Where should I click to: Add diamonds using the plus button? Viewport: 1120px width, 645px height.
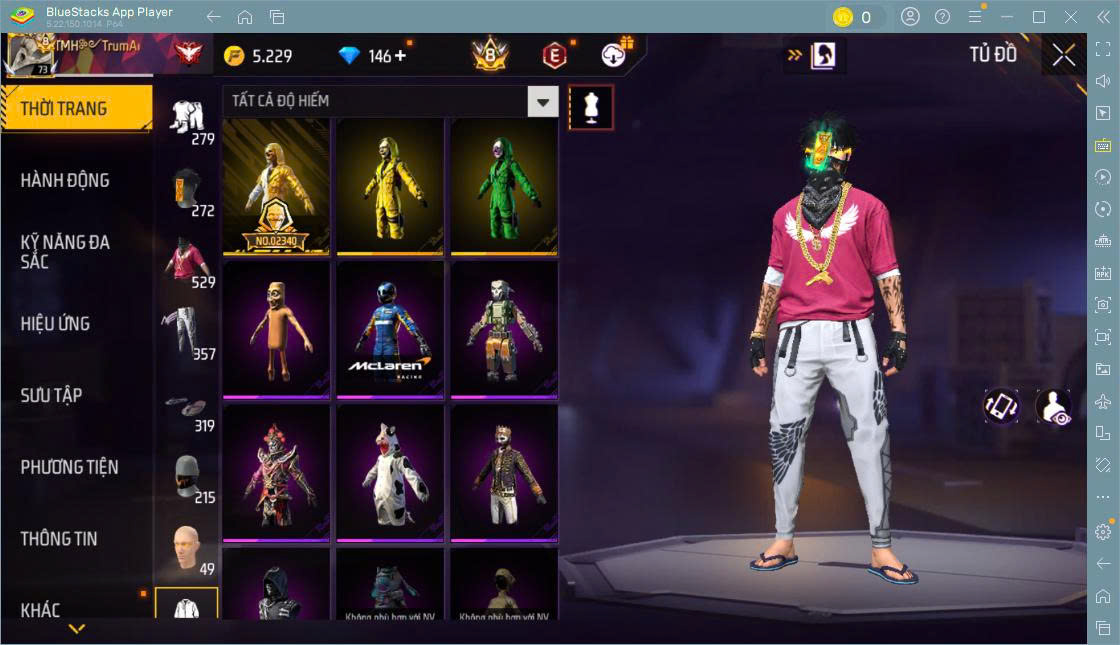[x=401, y=56]
